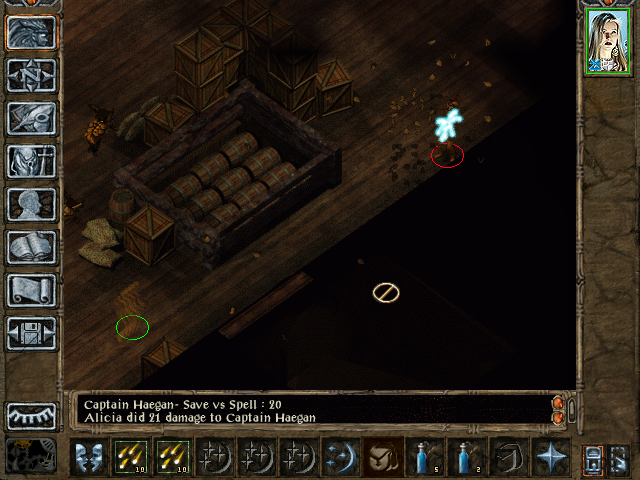Open the inventory screen button

point(32,161)
